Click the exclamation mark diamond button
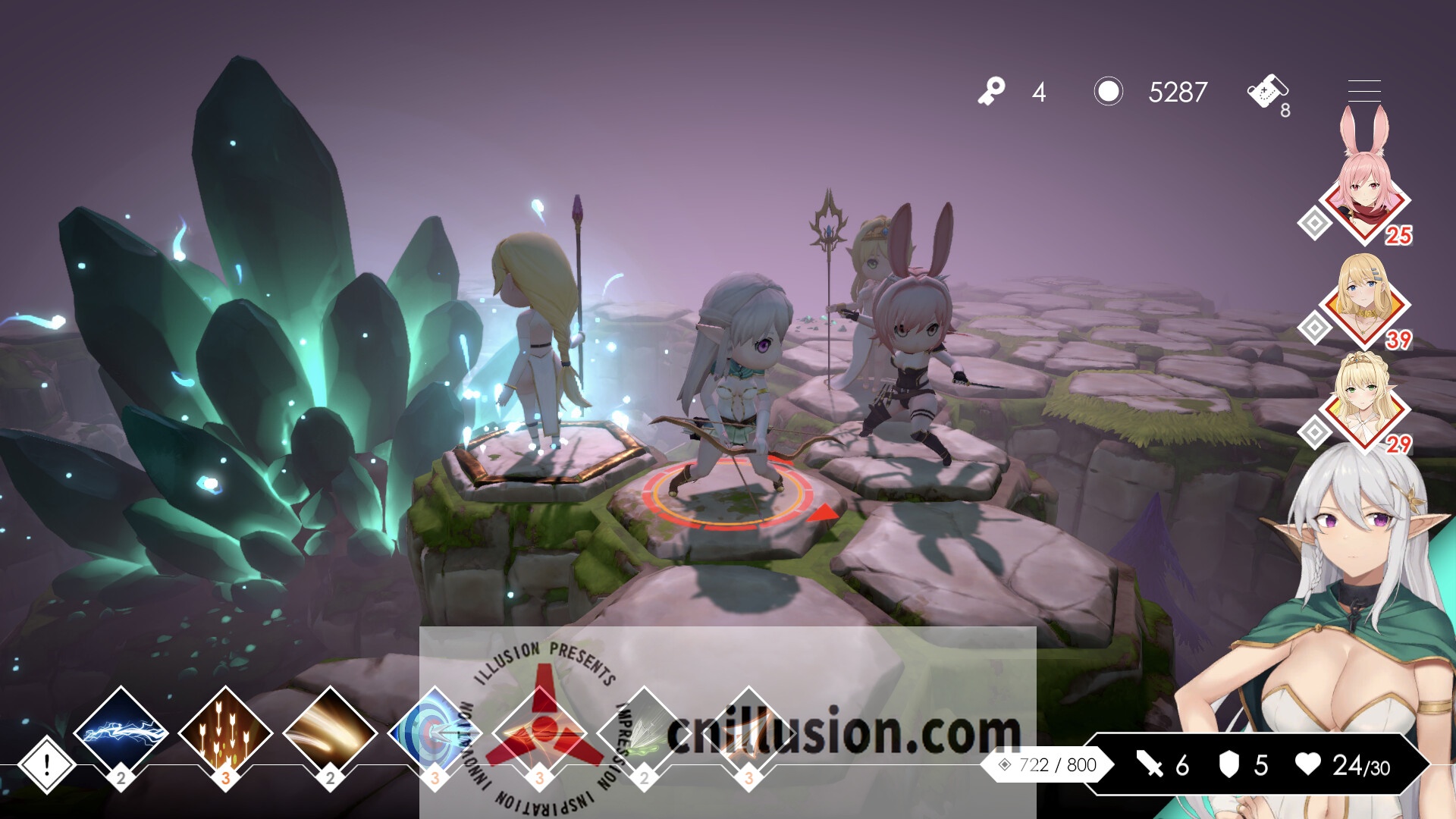The width and height of the screenshot is (1456, 819). (x=46, y=764)
